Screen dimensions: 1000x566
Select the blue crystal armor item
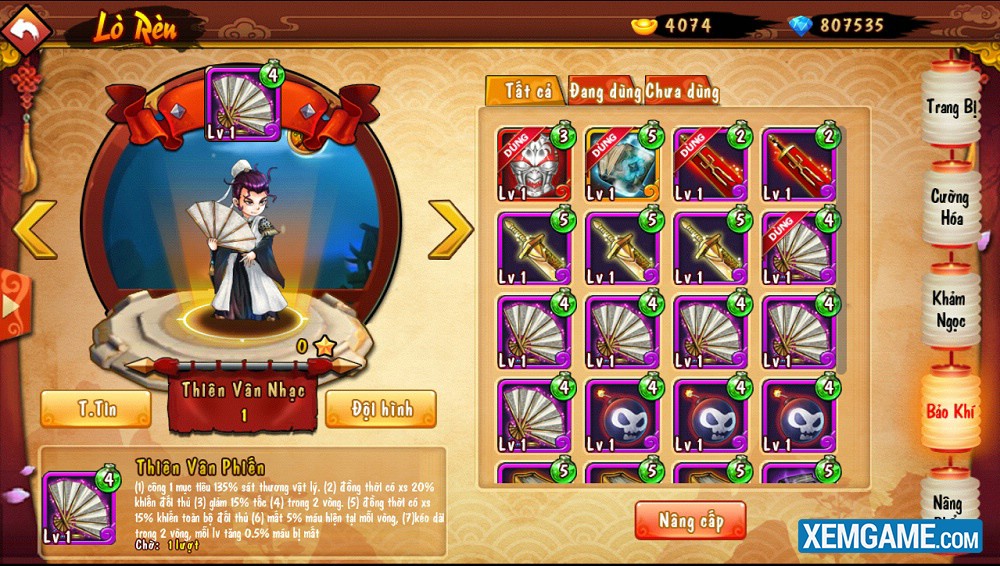[620, 163]
